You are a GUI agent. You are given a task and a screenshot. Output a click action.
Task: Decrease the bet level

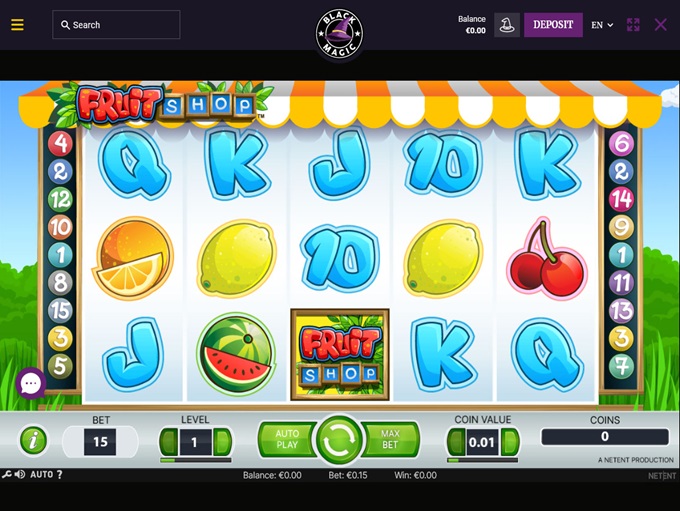(169, 441)
